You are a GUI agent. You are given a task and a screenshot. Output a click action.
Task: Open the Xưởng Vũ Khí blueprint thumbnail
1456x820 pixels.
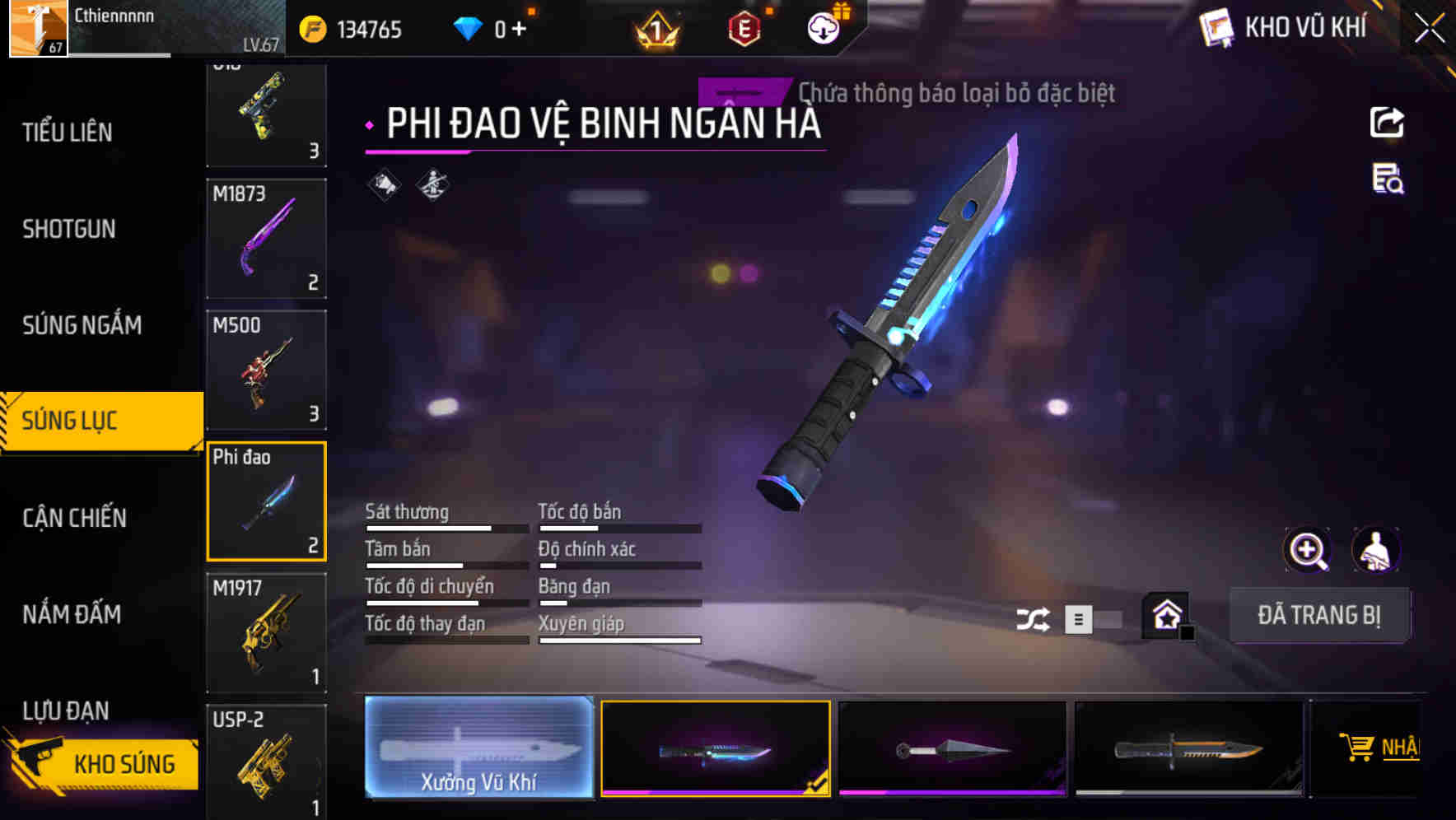[479, 748]
